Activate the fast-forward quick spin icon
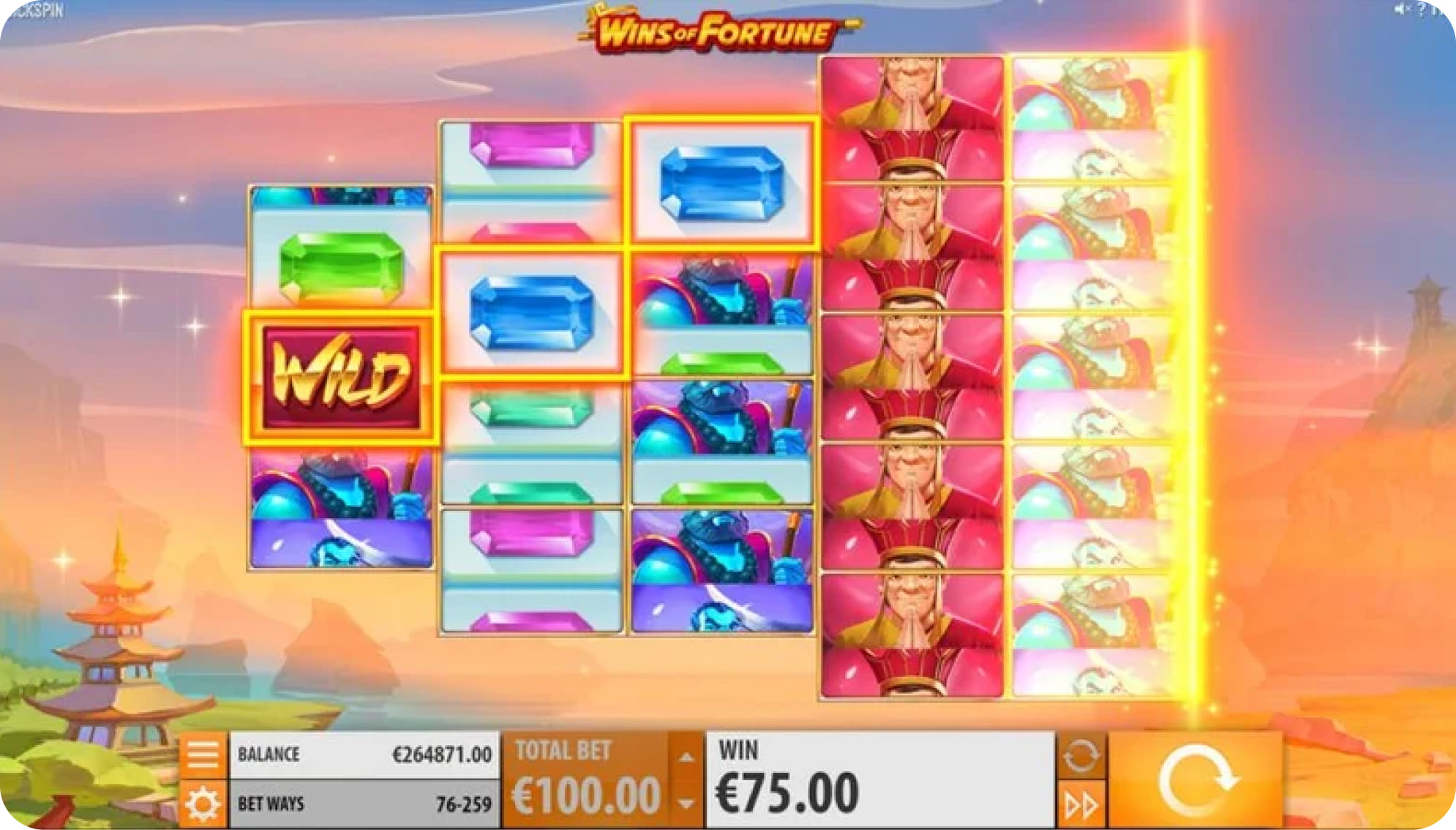 point(1081,803)
